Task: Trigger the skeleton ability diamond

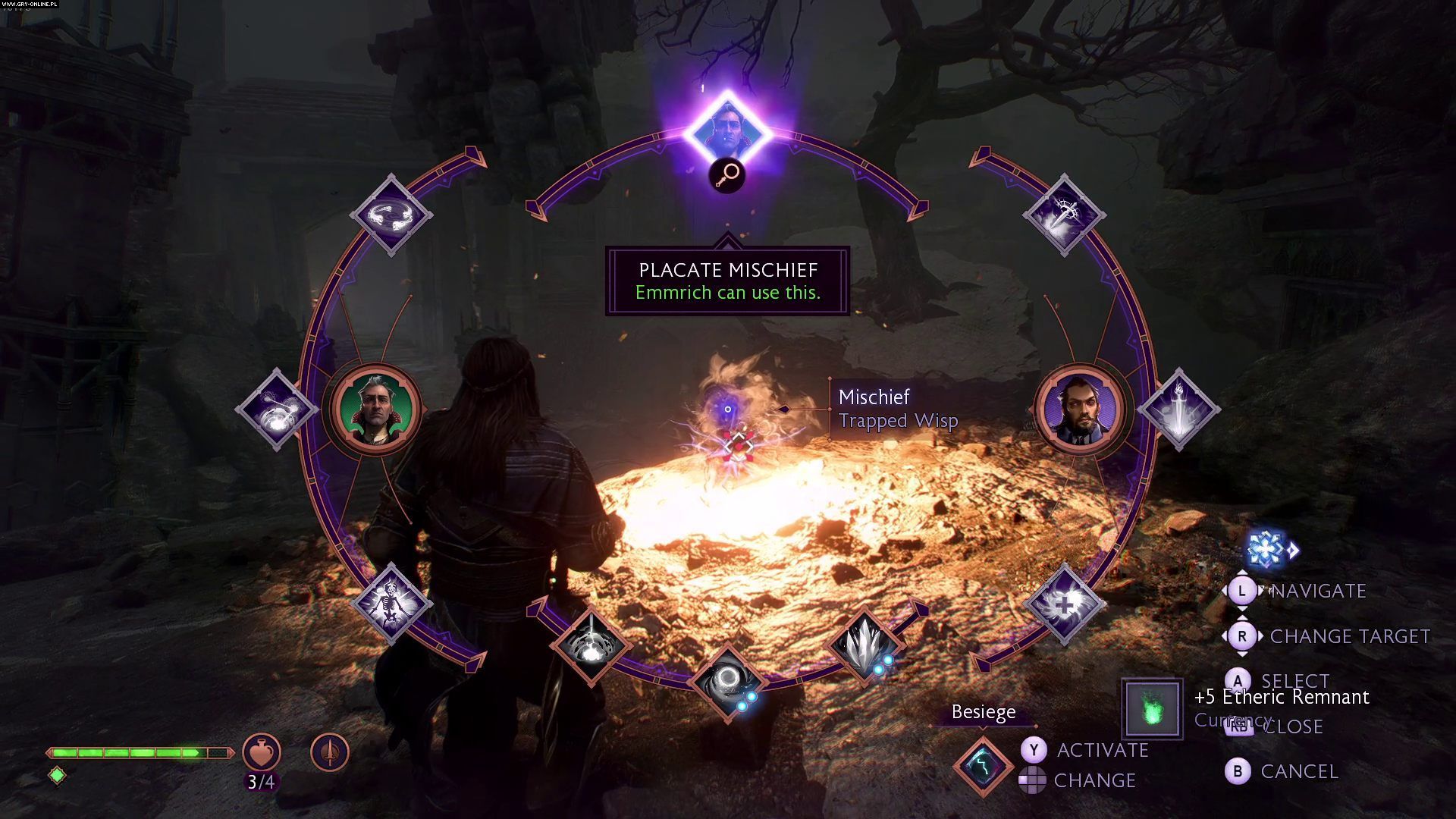Action: point(391,604)
